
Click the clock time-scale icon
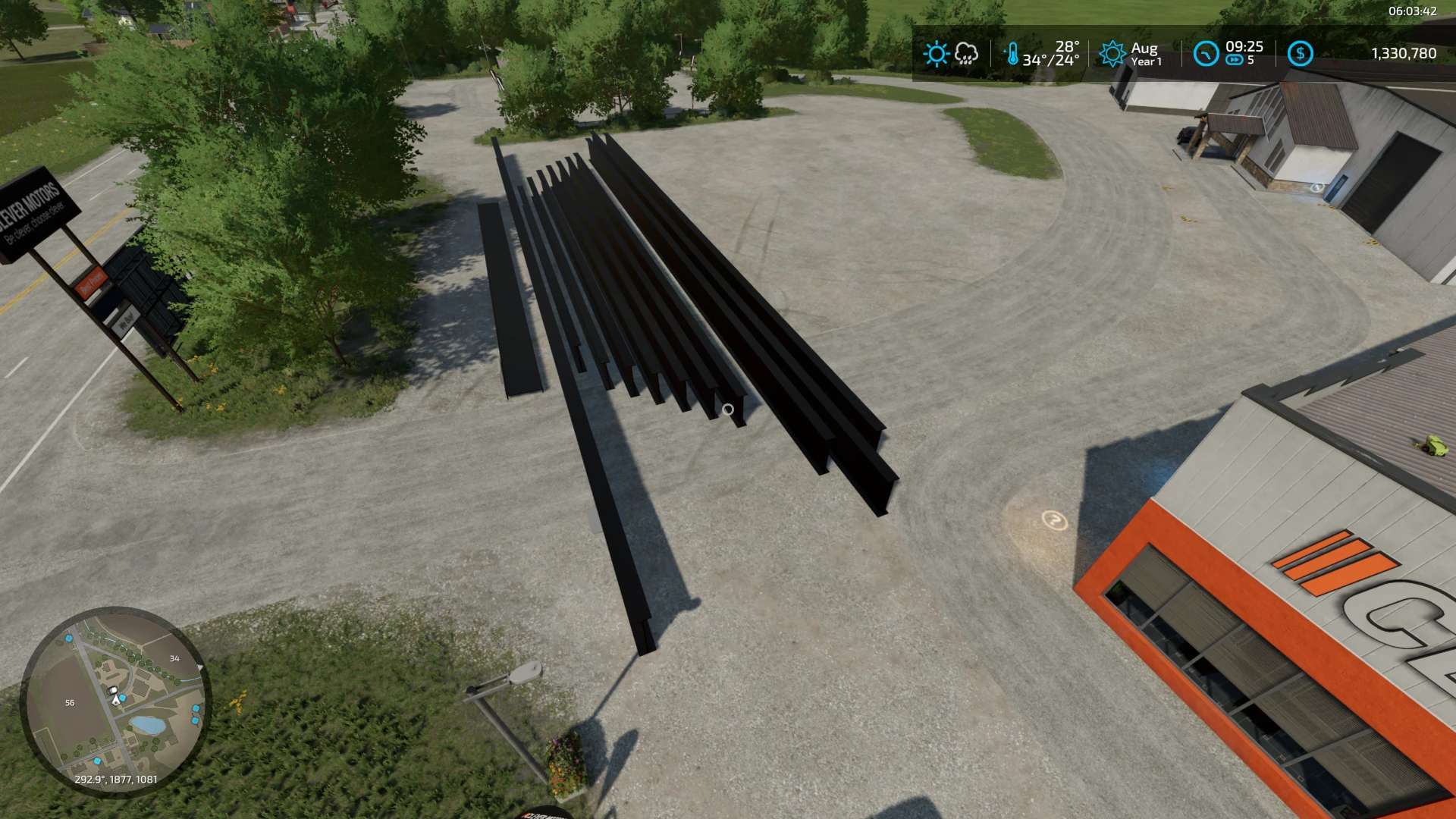pos(1205,54)
